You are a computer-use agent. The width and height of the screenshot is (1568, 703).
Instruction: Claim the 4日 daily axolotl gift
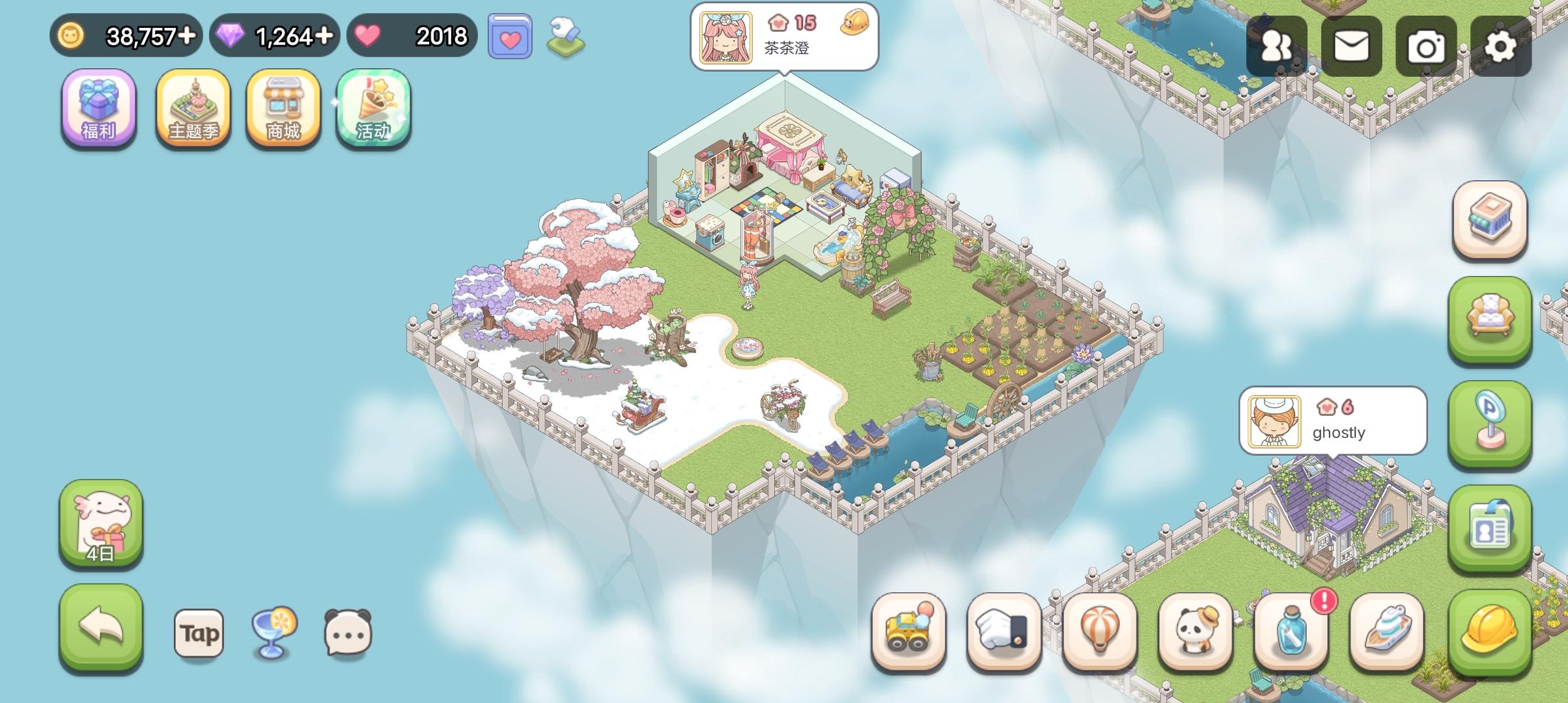click(x=101, y=524)
